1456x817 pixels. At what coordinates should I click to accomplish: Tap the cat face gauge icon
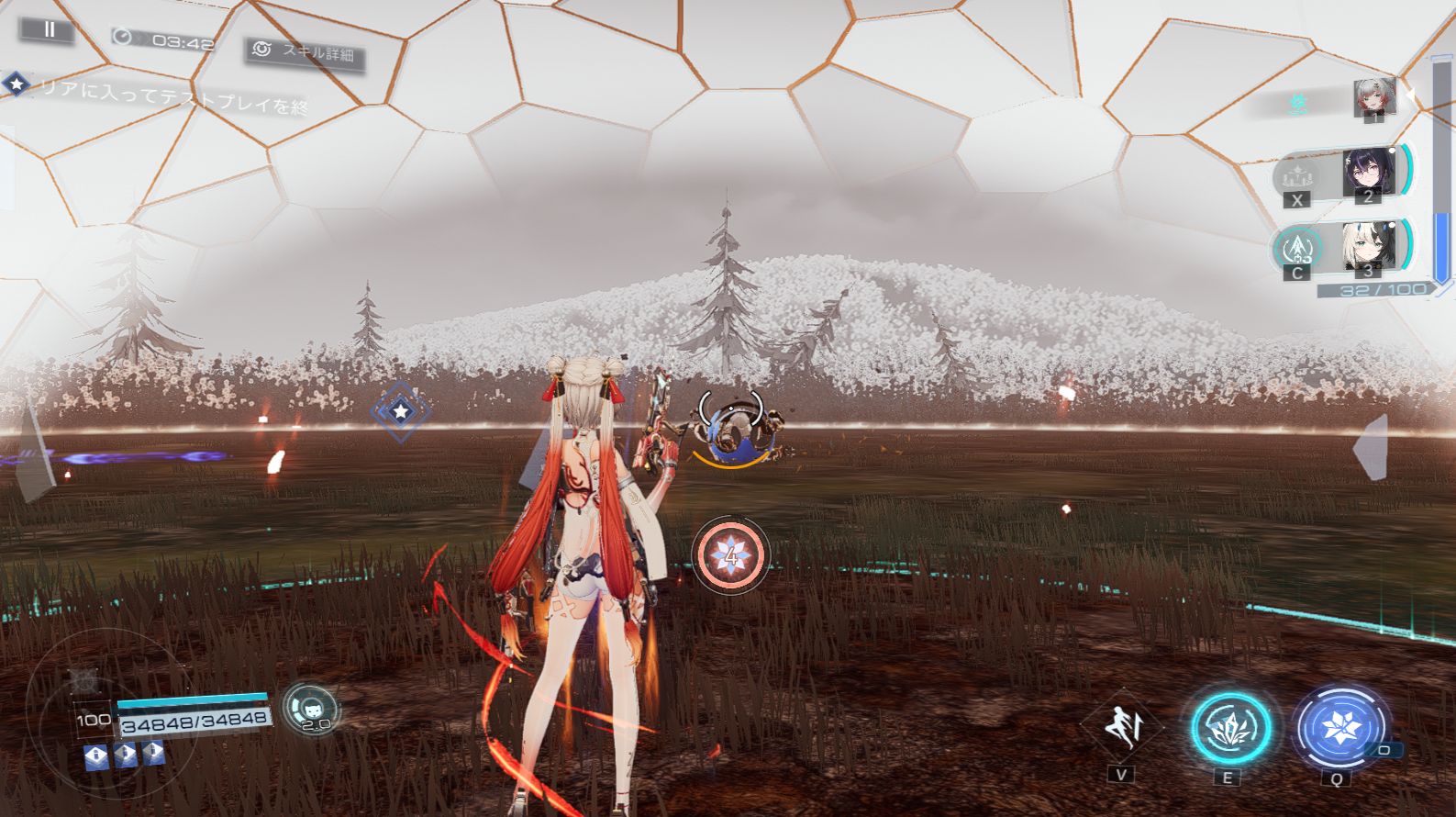pyautogui.click(x=310, y=708)
